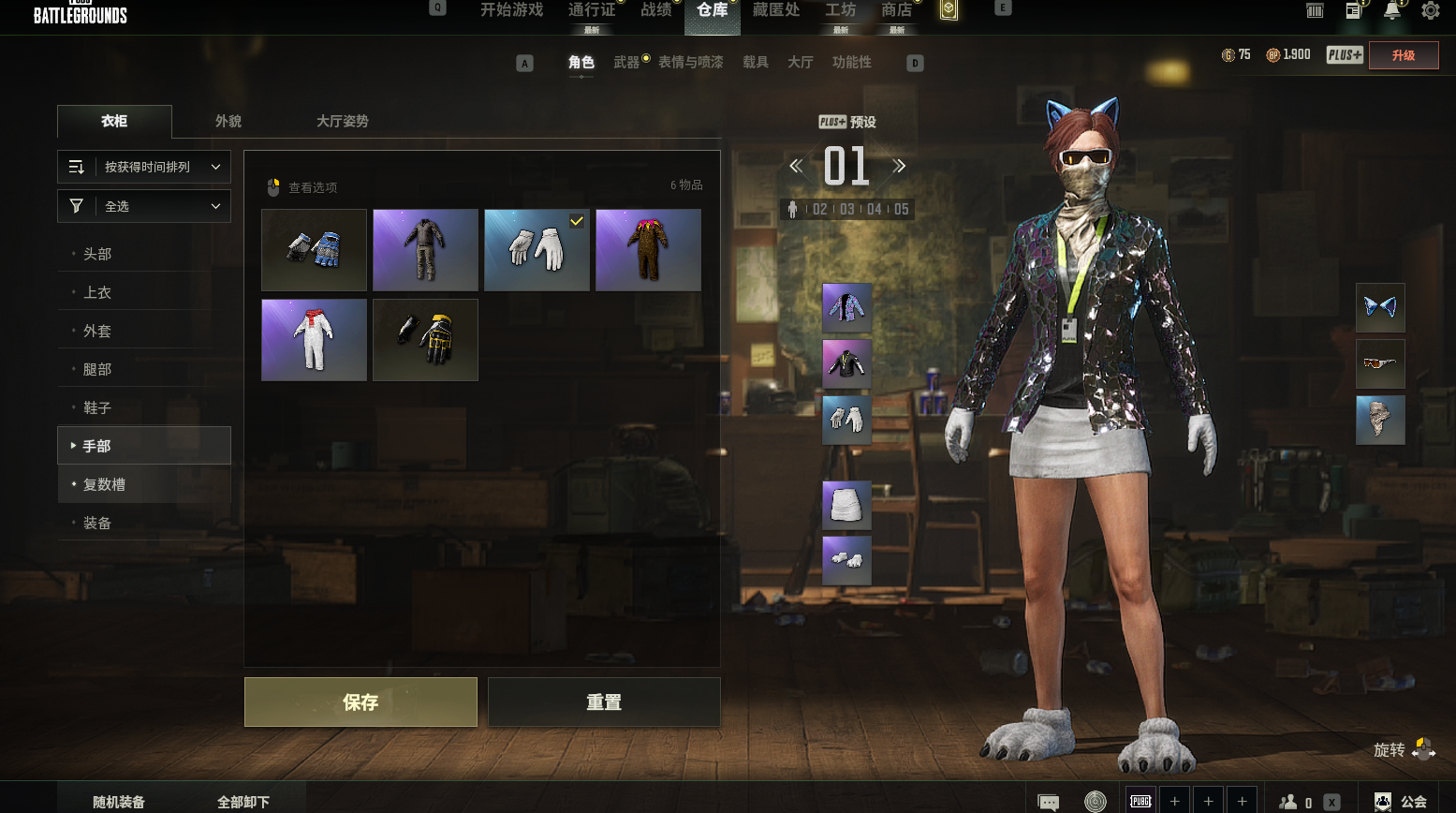Click the equipped white skirt slot

[x=846, y=505]
